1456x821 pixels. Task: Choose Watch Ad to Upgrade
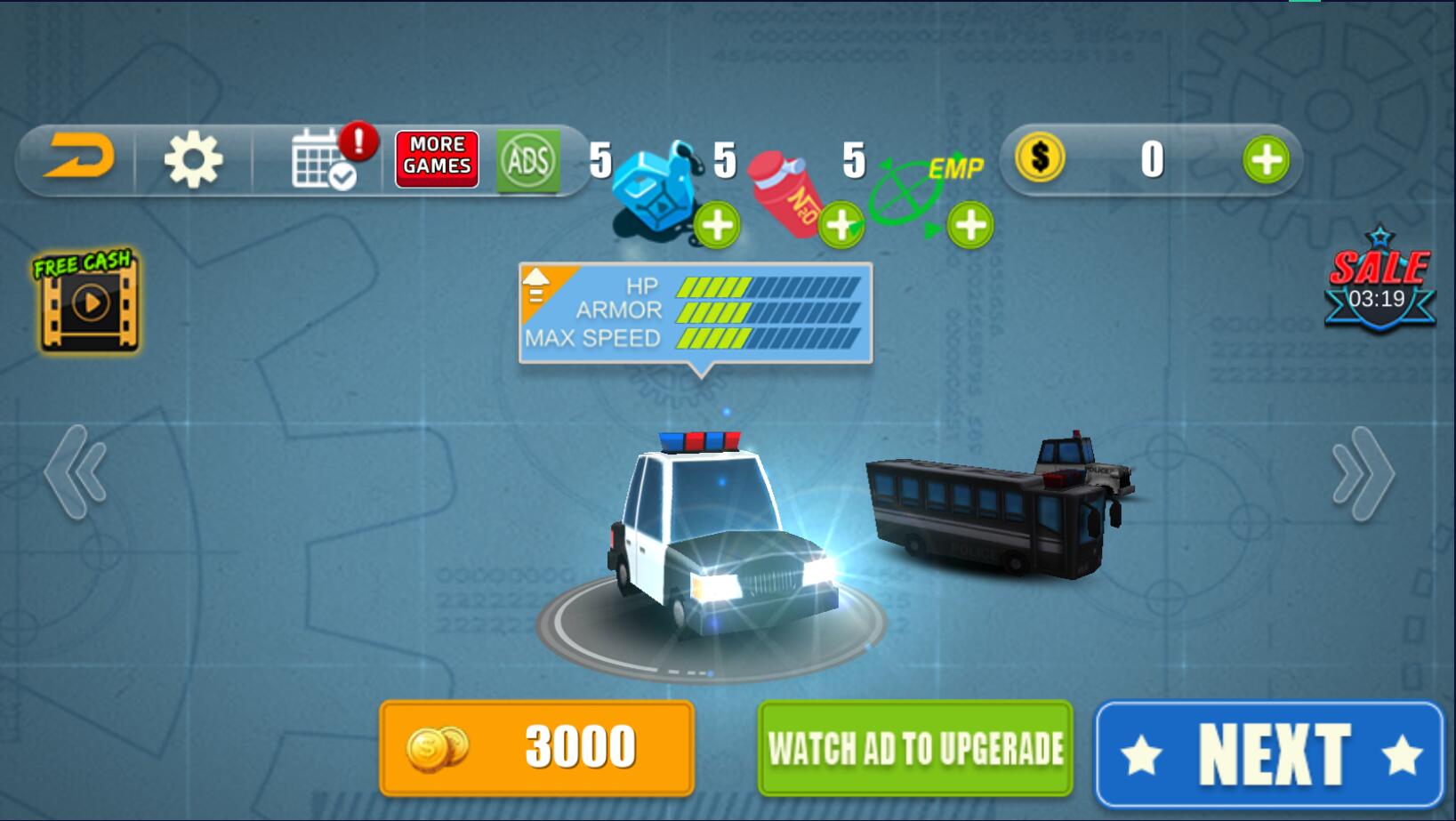pos(915,748)
